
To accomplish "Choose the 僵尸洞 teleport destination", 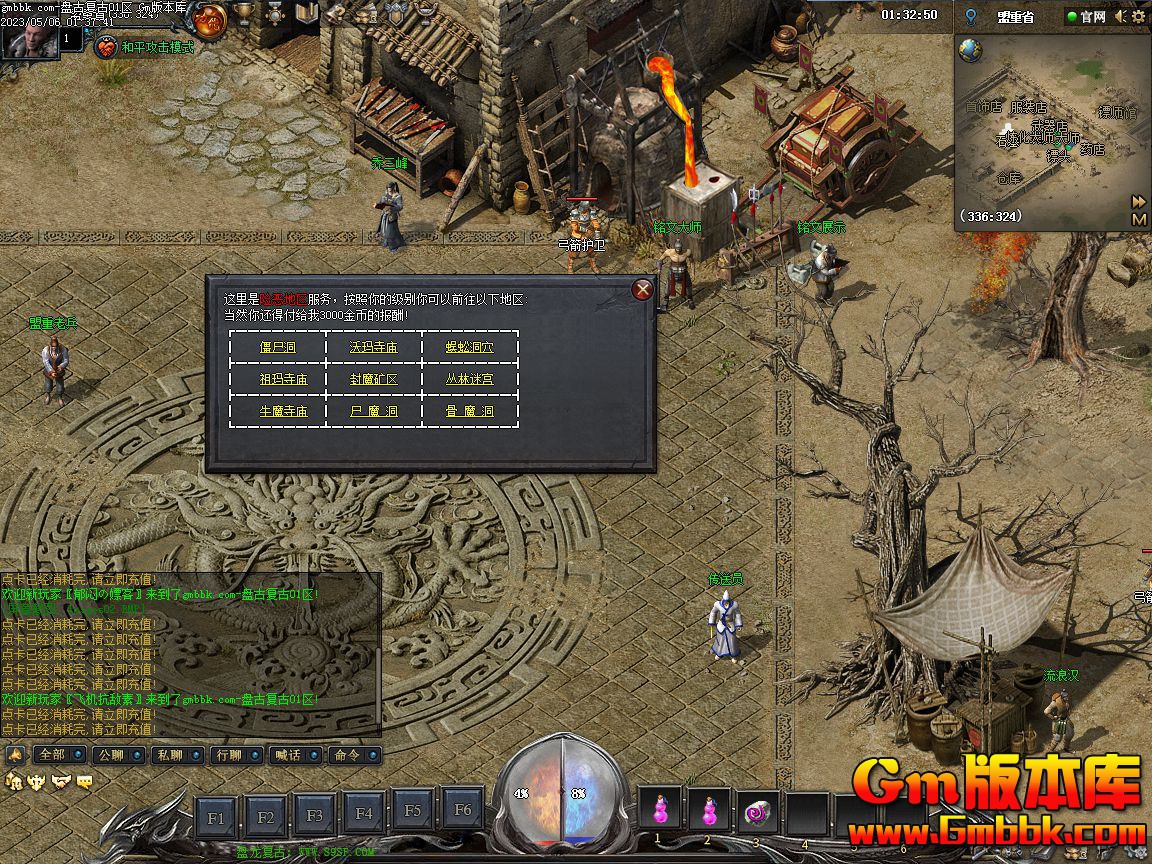I will [x=277, y=348].
